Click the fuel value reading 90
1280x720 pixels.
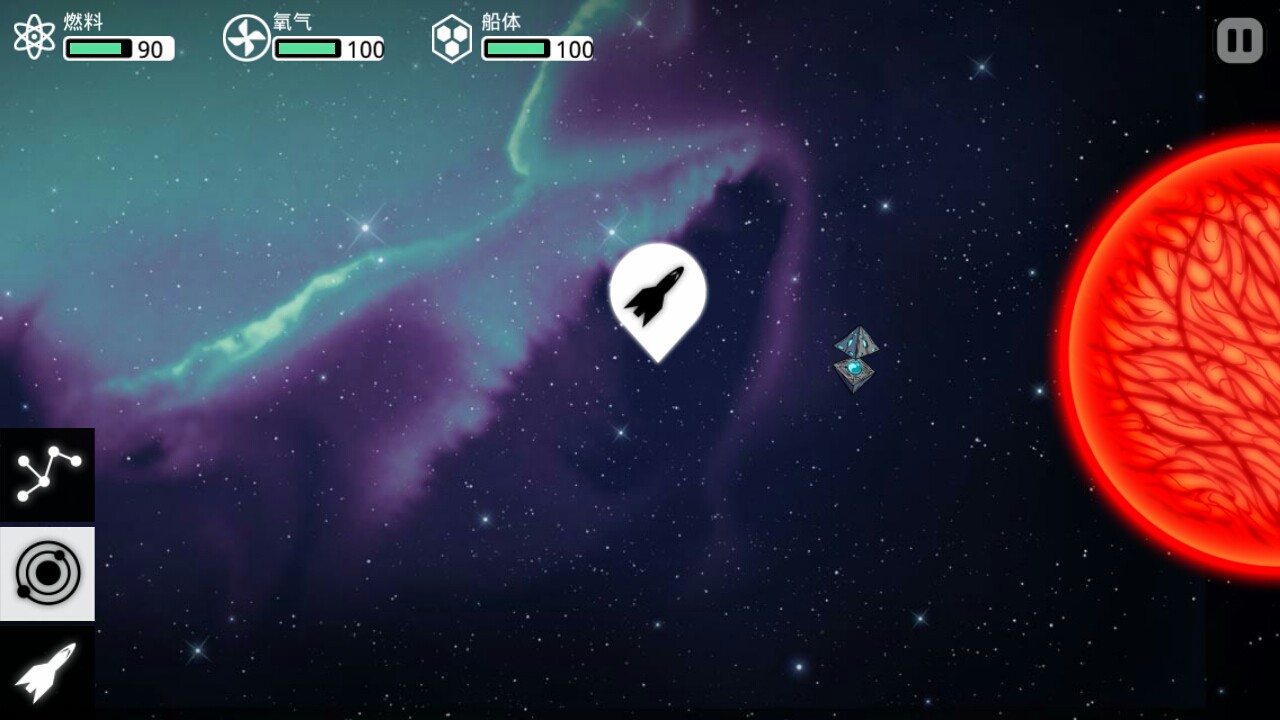point(150,47)
